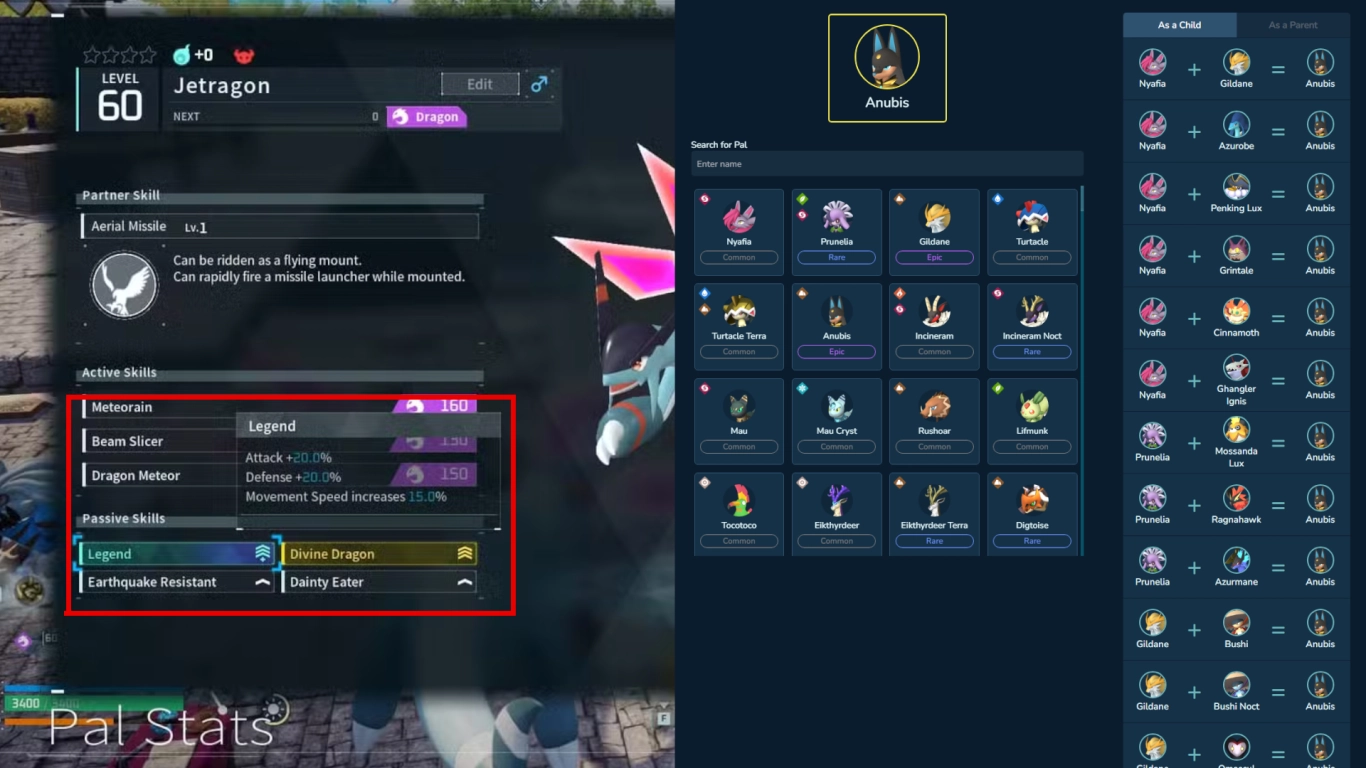Click the Edit button next to Jetragon

click(480, 84)
